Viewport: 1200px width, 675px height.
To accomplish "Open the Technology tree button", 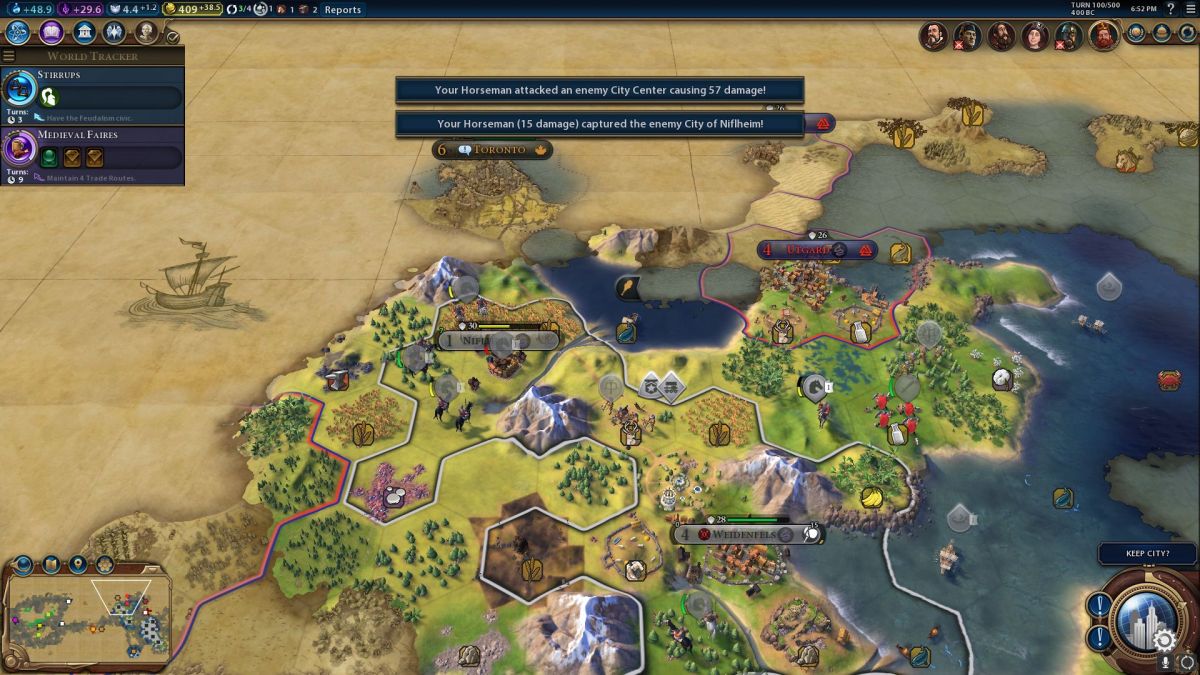I will point(19,32).
